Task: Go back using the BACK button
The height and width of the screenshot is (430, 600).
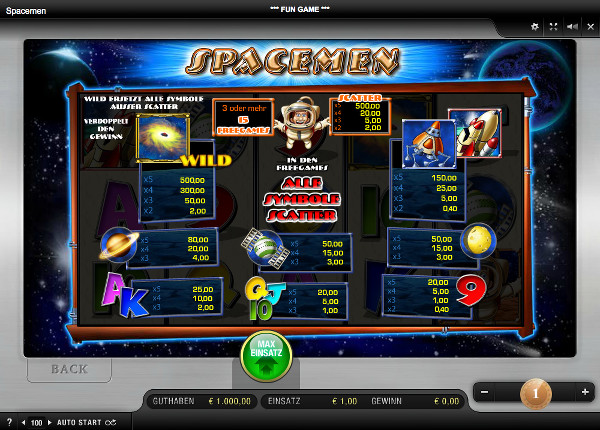Action: 68,369
